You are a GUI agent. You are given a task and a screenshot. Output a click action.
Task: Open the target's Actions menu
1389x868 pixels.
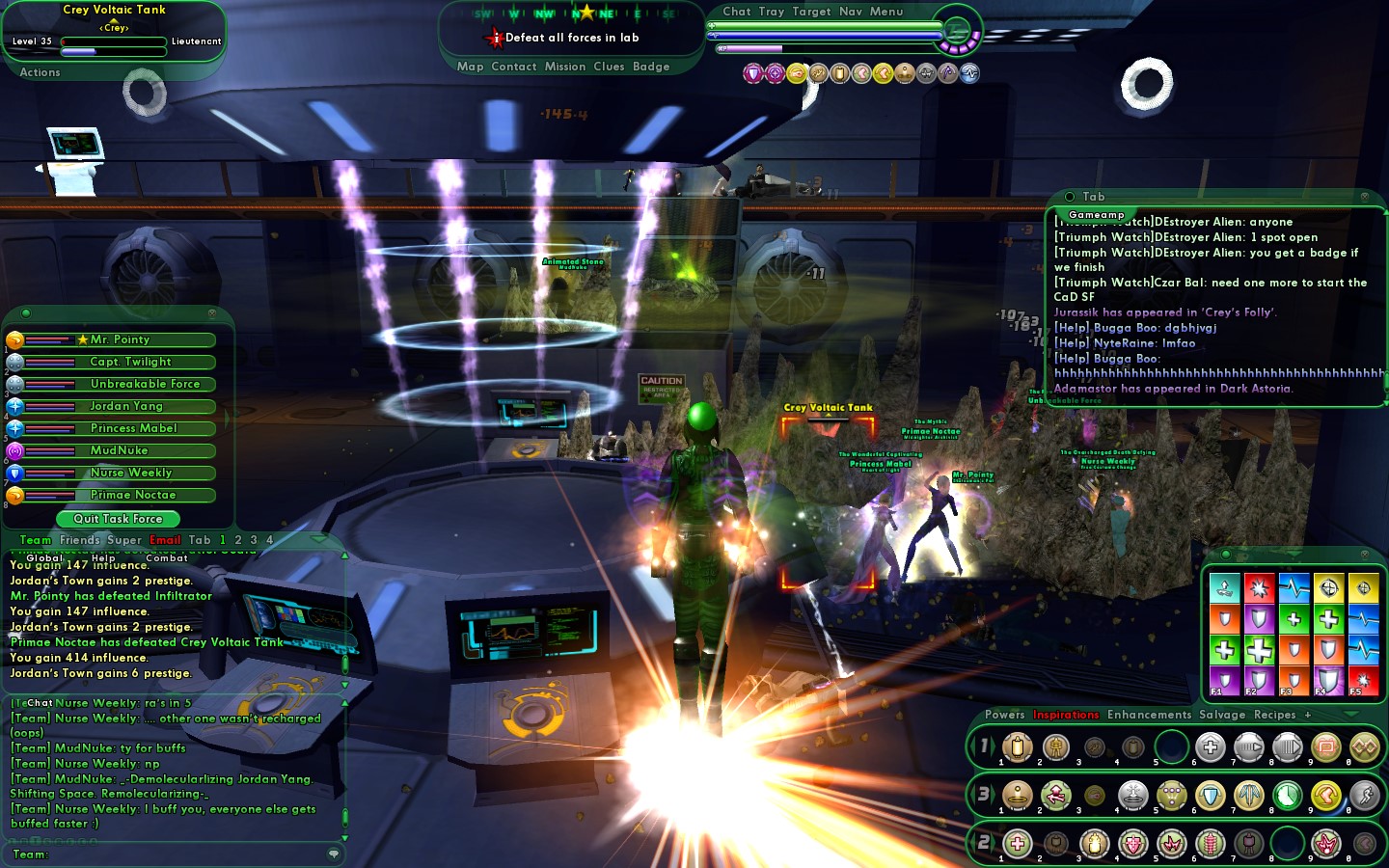(x=40, y=72)
